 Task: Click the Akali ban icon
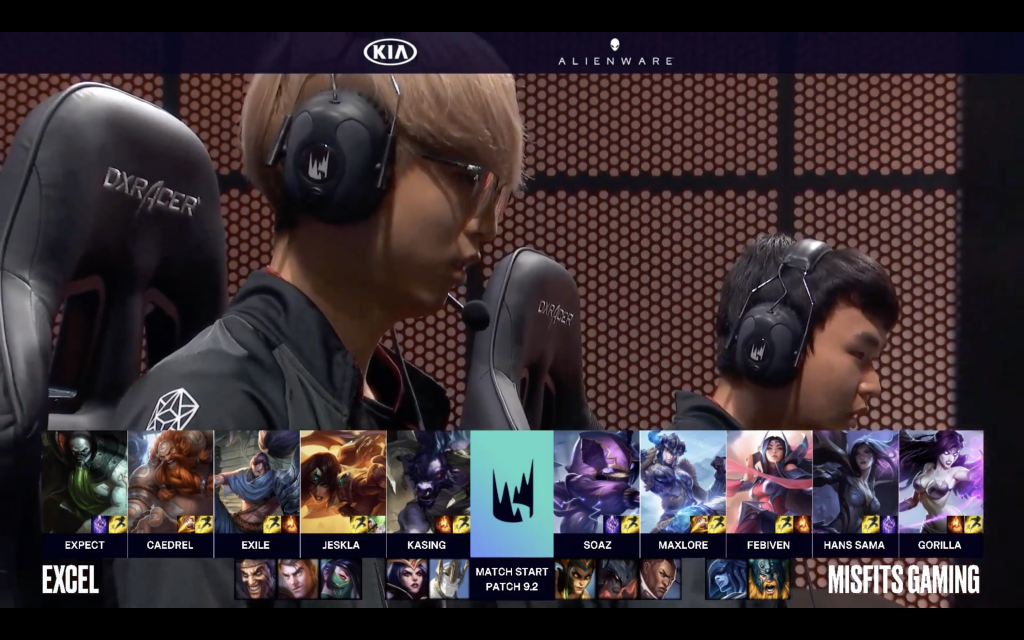(340, 579)
